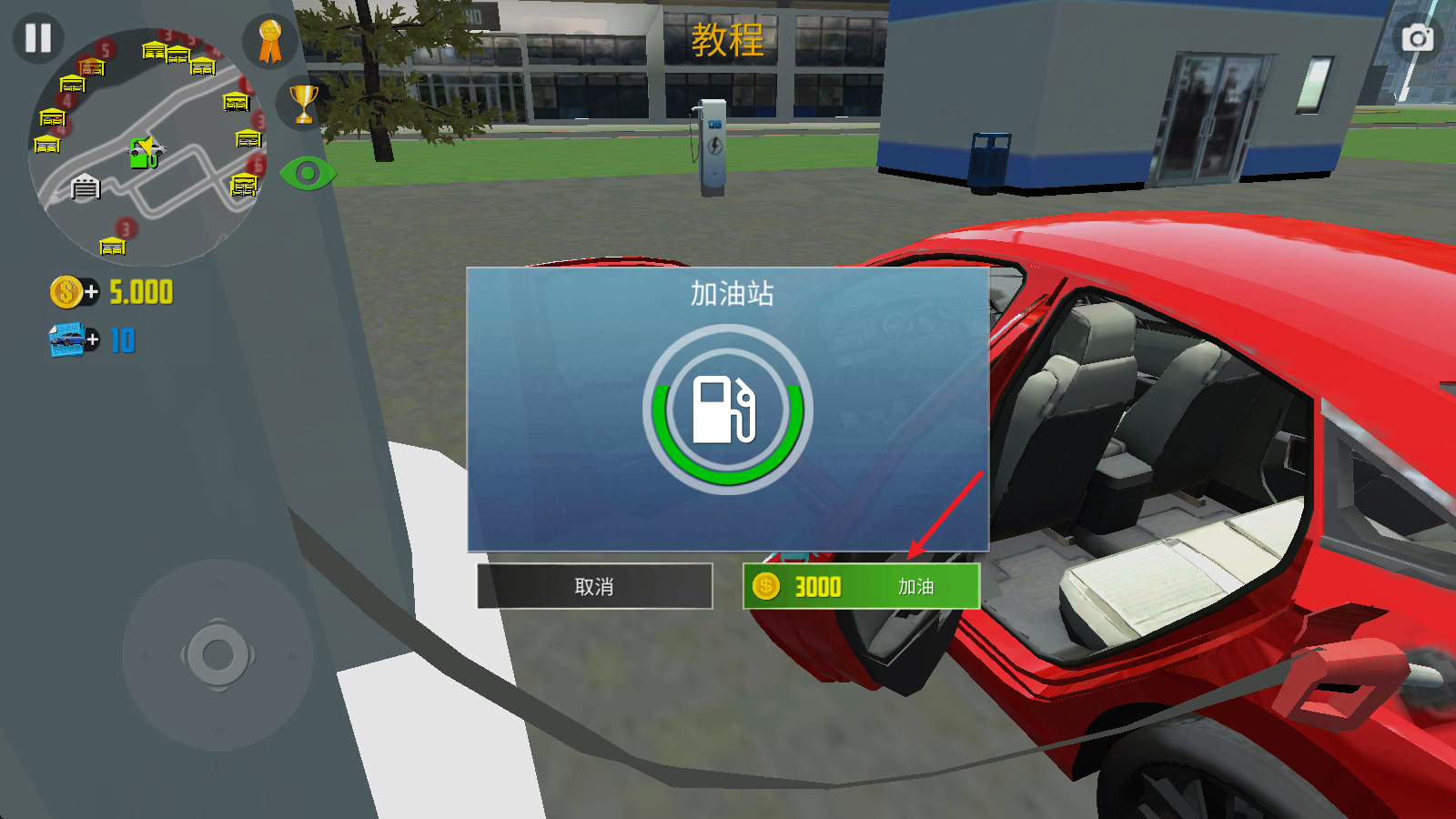Tap the virtual joystick knob
This screenshot has width=1456, height=819.
pyautogui.click(x=217, y=654)
